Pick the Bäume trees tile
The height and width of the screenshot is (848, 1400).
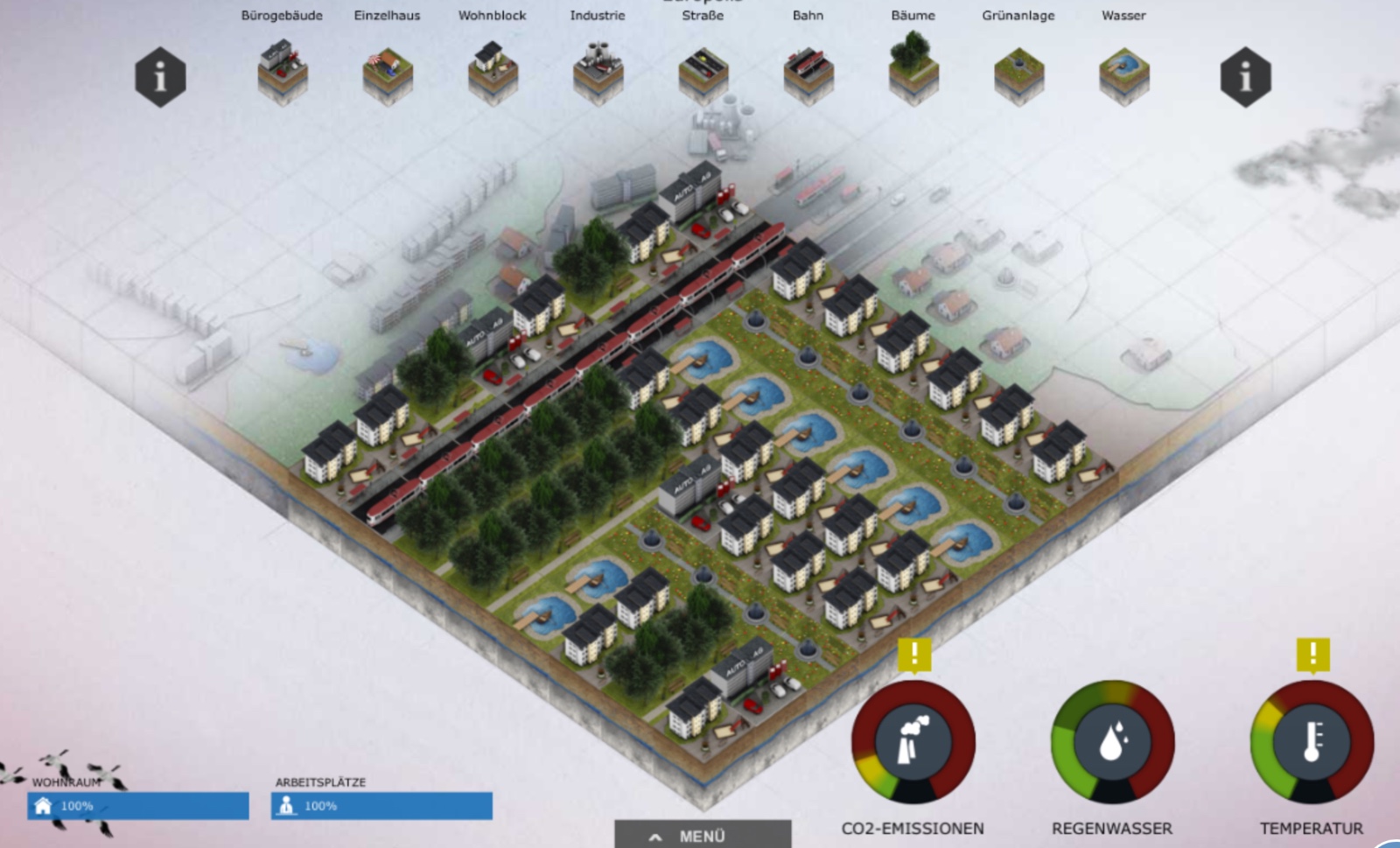point(913,70)
